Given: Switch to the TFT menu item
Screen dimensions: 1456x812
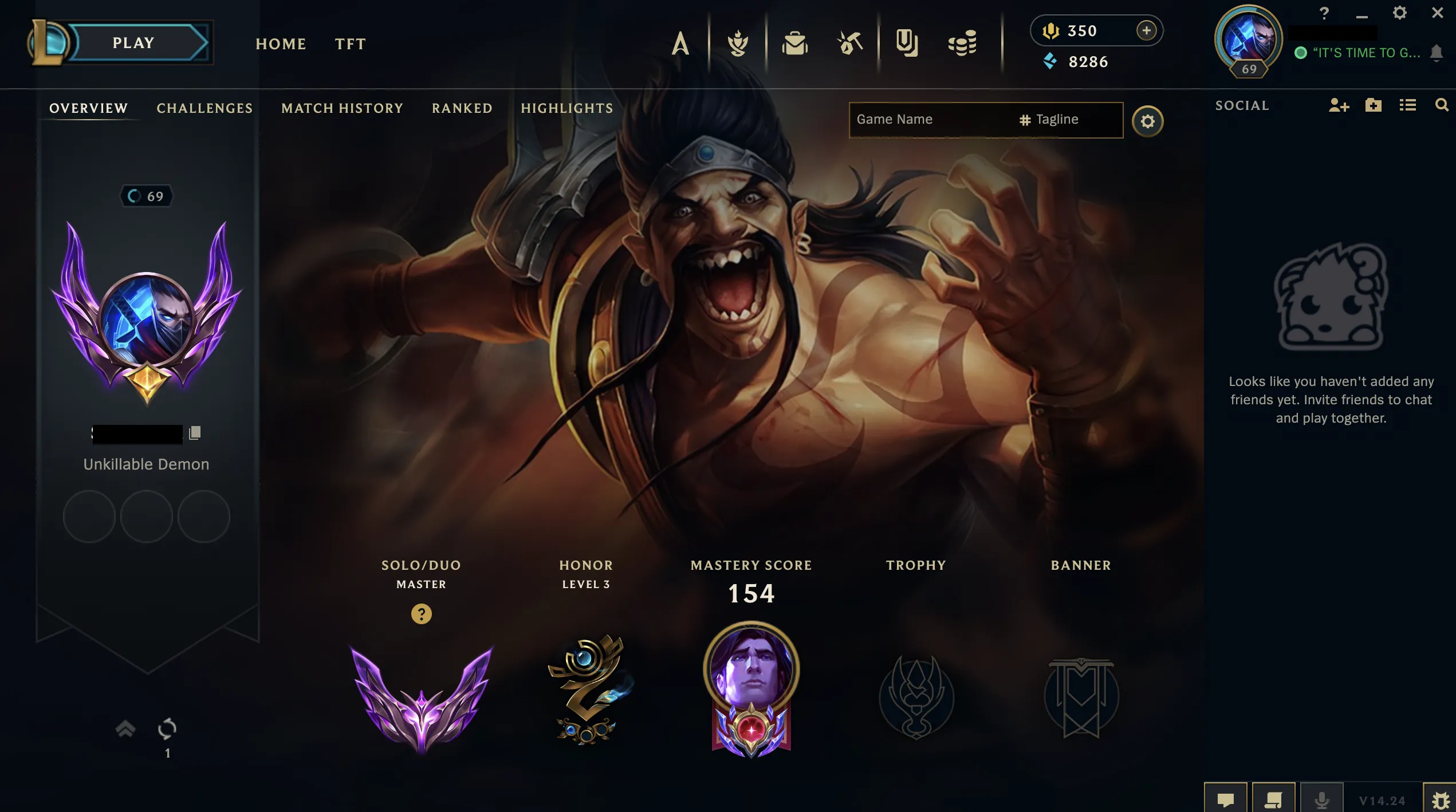Looking at the screenshot, I should pyautogui.click(x=349, y=44).
